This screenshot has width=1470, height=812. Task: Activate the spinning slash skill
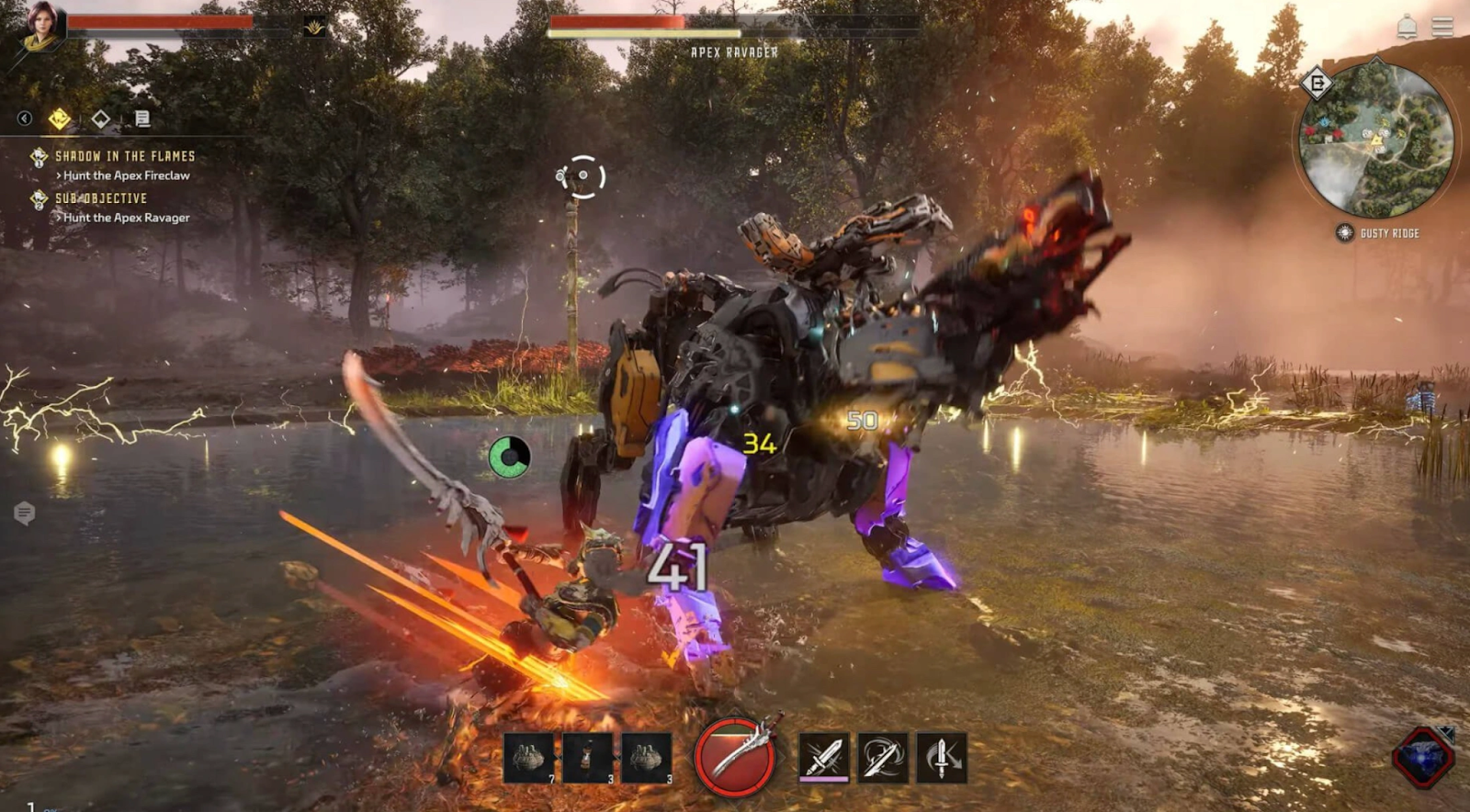pos(883,758)
